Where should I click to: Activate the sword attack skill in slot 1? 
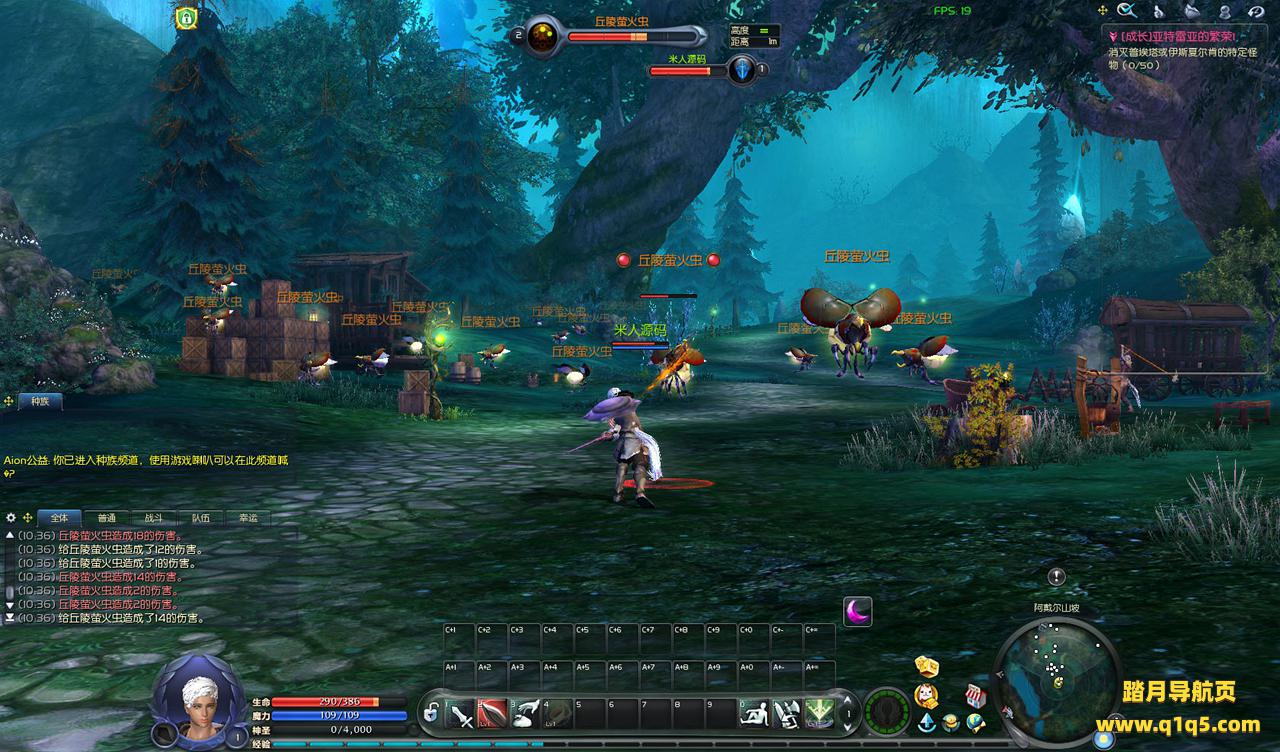pyautogui.click(x=461, y=713)
